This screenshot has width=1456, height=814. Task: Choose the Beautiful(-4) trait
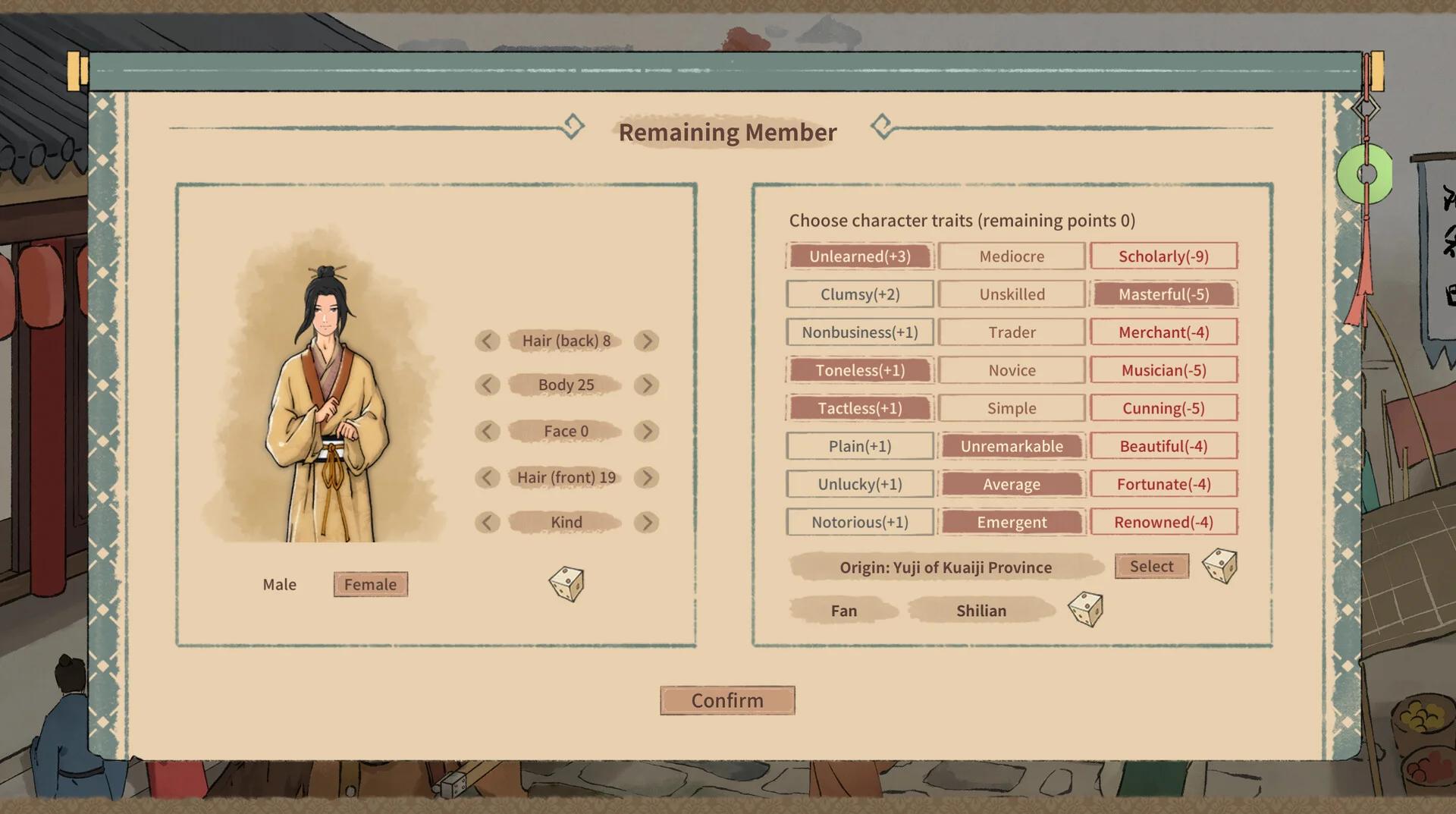(x=1163, y=446)
